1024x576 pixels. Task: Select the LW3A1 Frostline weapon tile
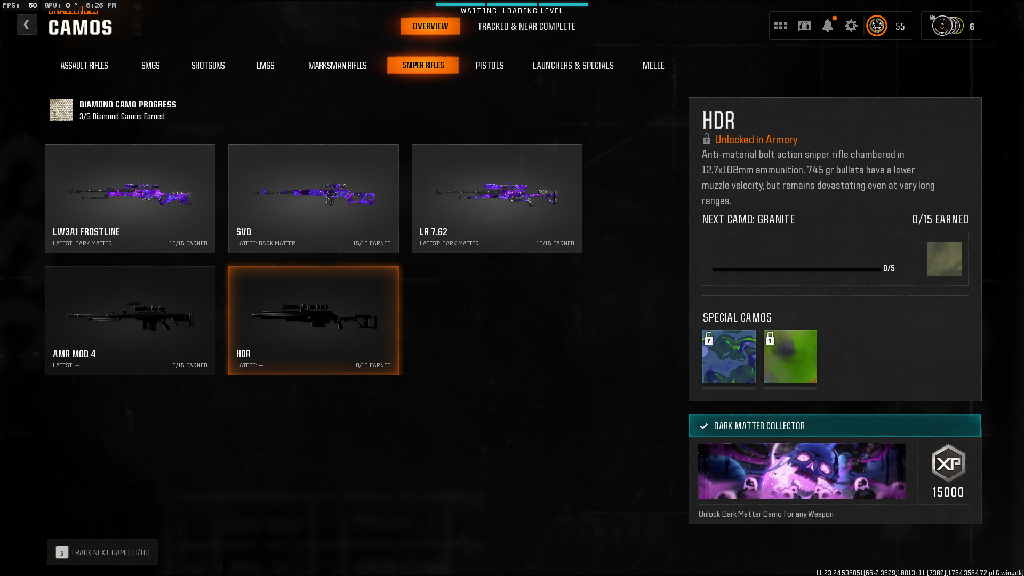130,198
